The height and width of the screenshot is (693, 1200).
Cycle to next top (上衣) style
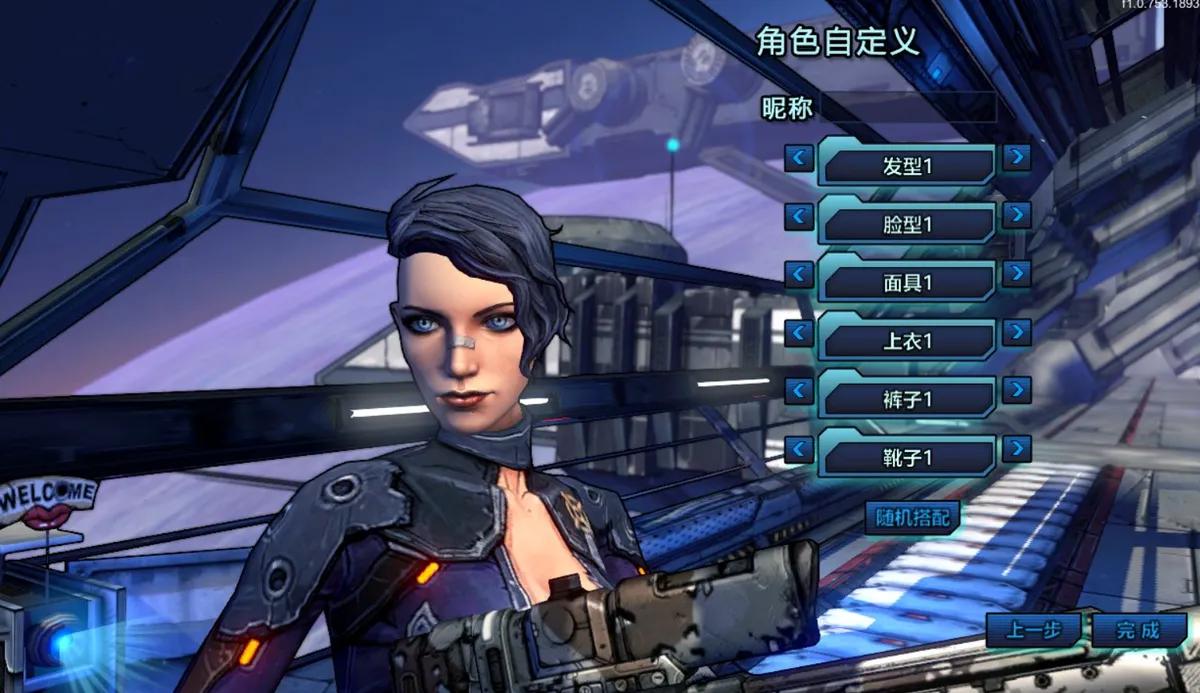[1017, 332]
